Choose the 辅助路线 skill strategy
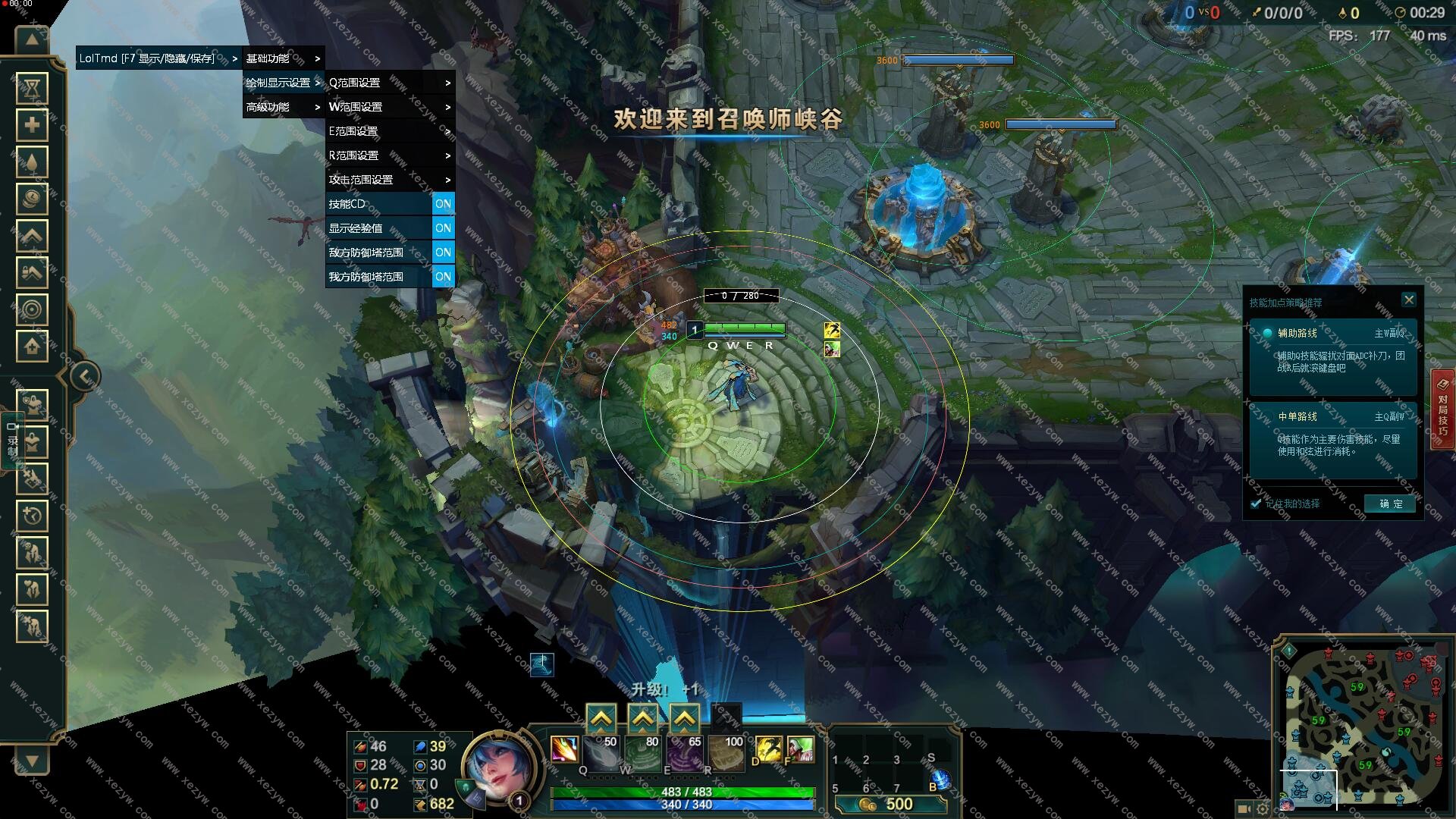The image size is (1456, 819). coord(1332,356)
